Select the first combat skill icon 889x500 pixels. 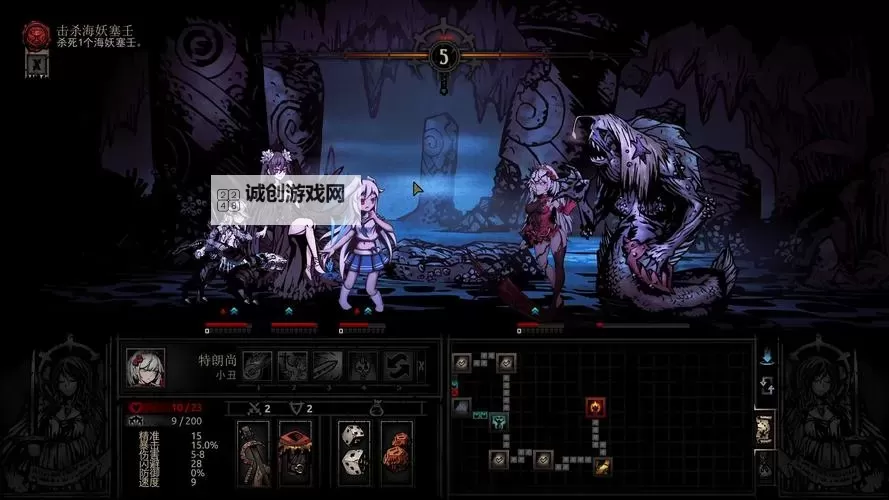[x=258, y=366]
